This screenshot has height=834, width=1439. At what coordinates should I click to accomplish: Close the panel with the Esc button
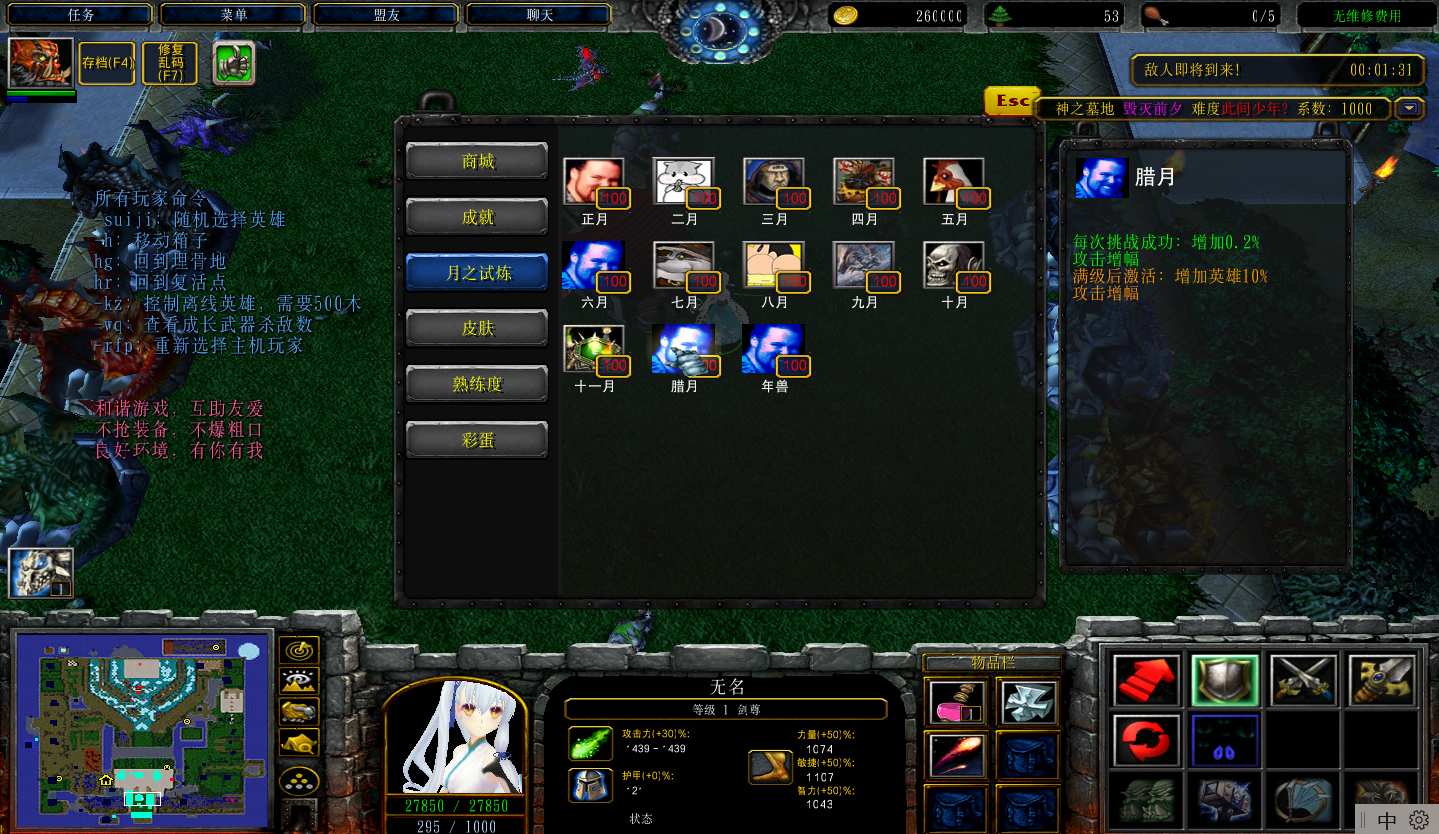[1012, 102]
